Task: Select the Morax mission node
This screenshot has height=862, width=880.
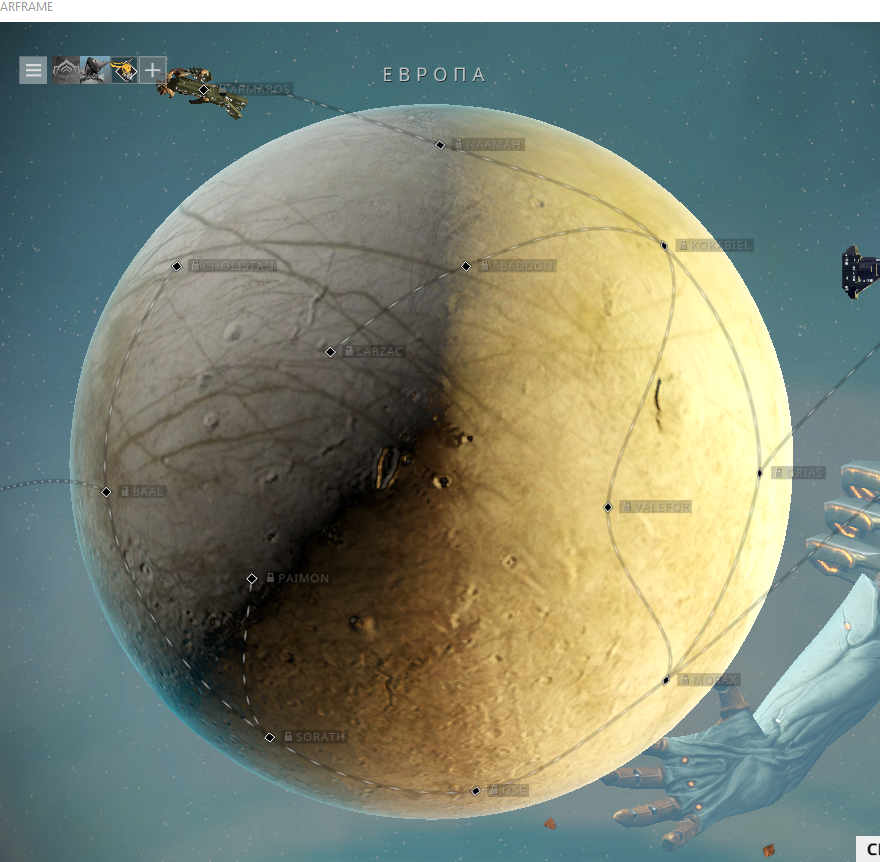Action: 666,681
